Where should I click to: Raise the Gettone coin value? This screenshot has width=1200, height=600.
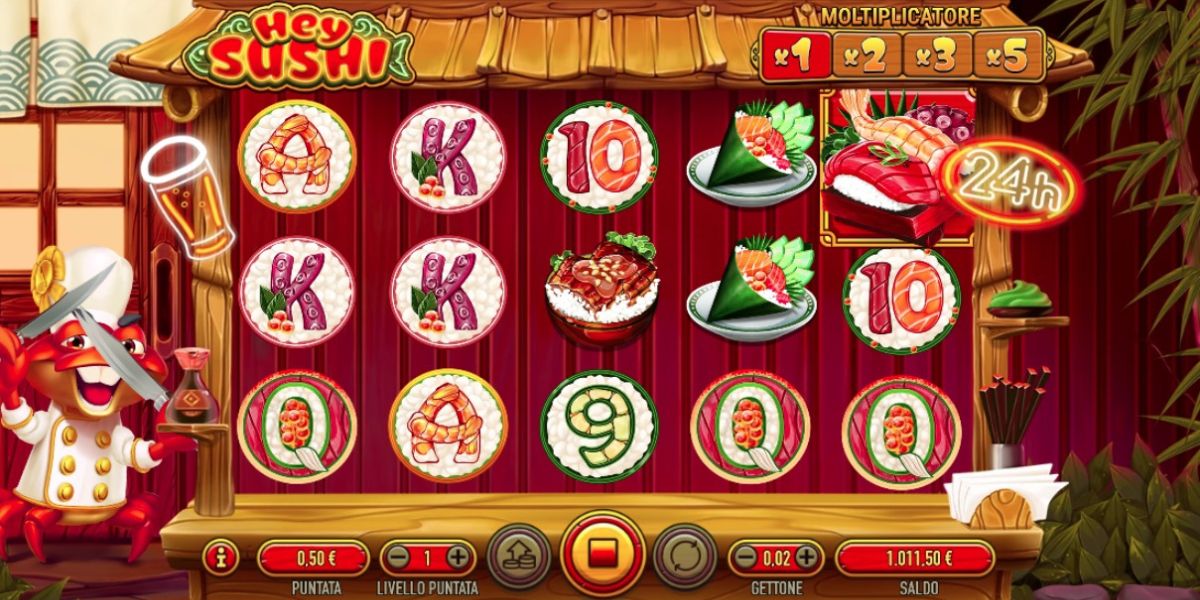pyautogui.click(x=806, y=557)
